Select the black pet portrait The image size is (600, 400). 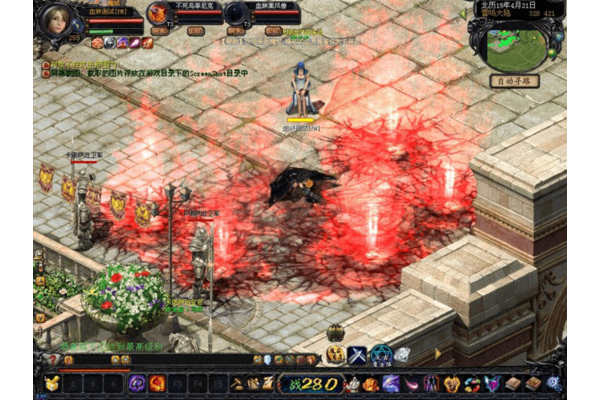[x=236, y=13]
